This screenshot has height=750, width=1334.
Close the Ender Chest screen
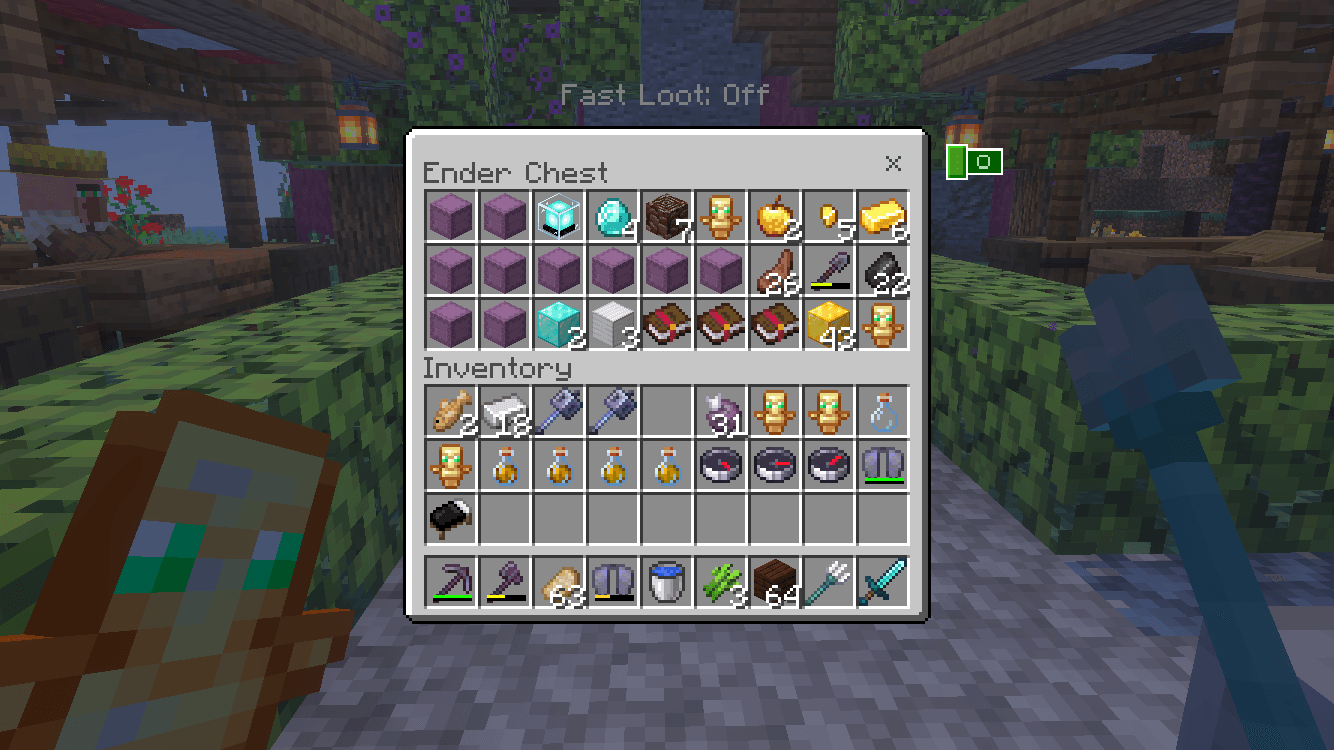[893, 164]
